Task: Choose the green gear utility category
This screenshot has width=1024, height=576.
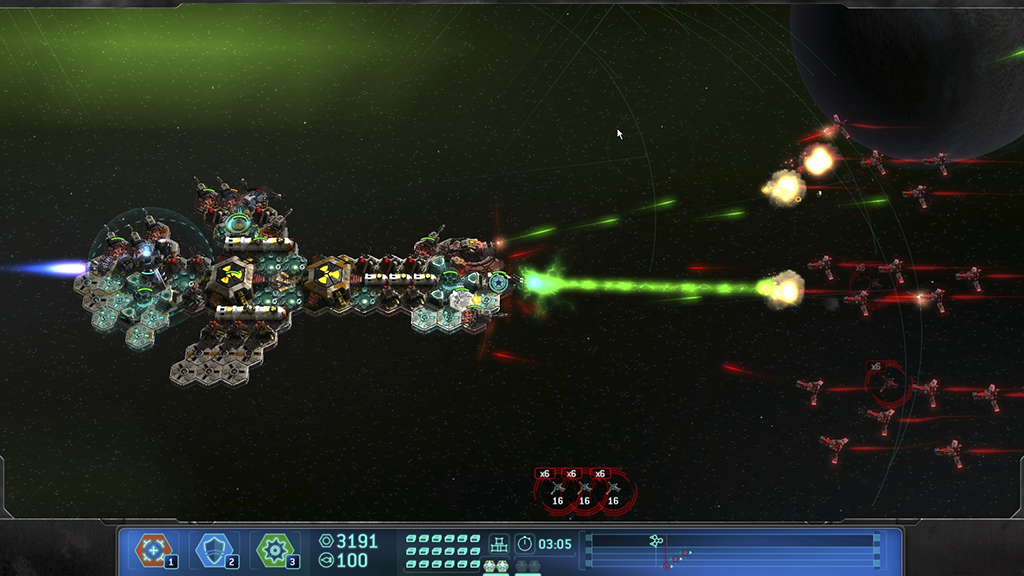Action: click(275, 549)
